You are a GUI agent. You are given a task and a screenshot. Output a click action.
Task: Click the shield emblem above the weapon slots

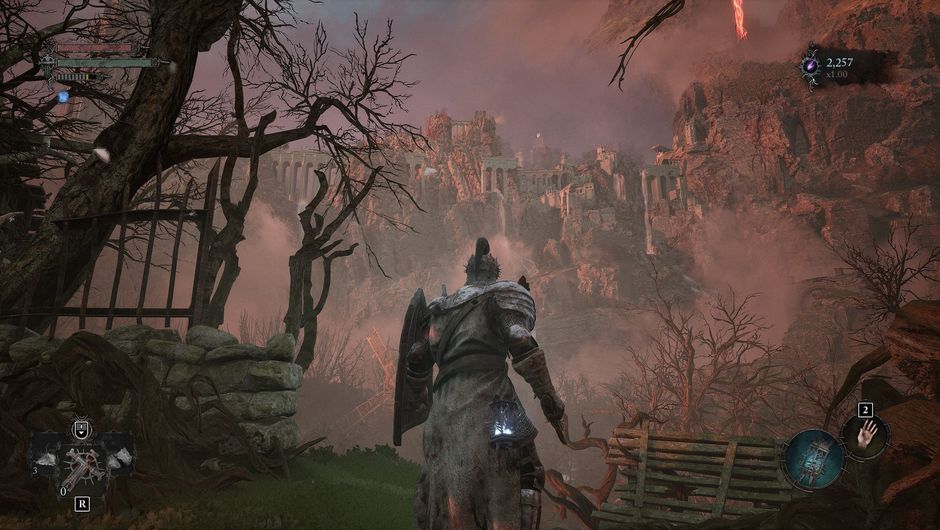pos(81,431)
